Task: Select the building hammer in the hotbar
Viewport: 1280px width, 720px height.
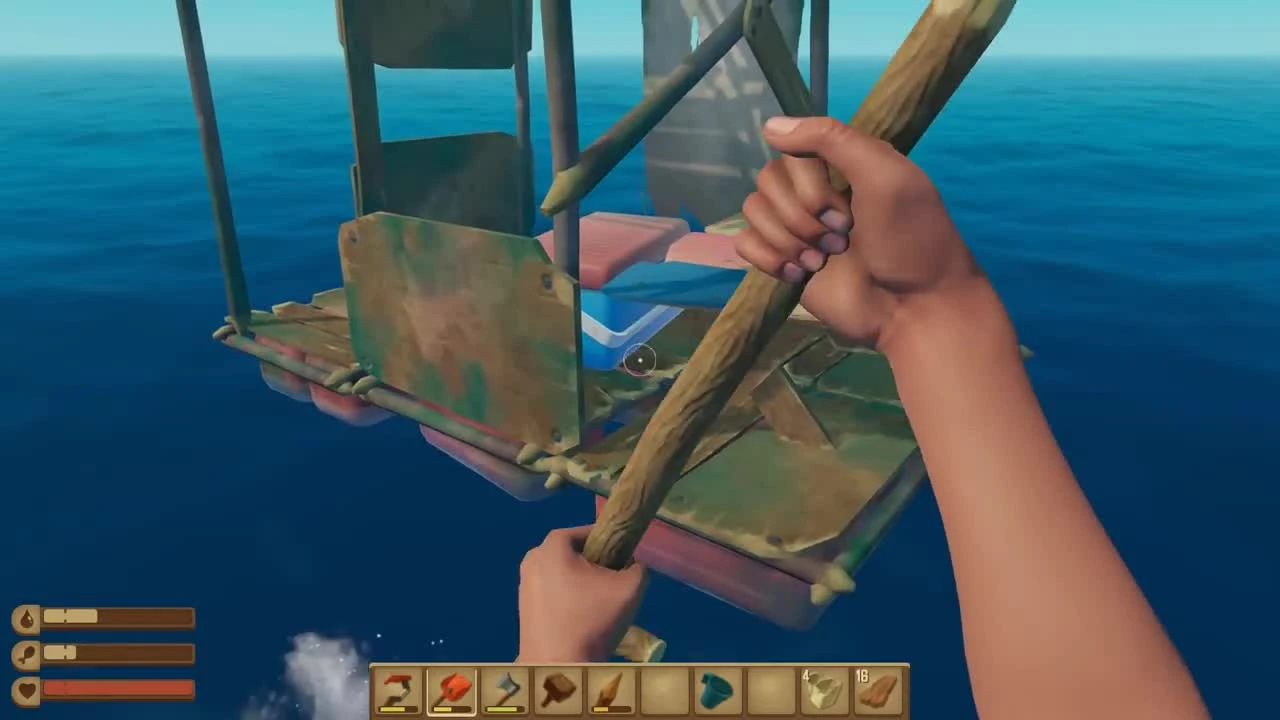Action: (x=556, y=688)
